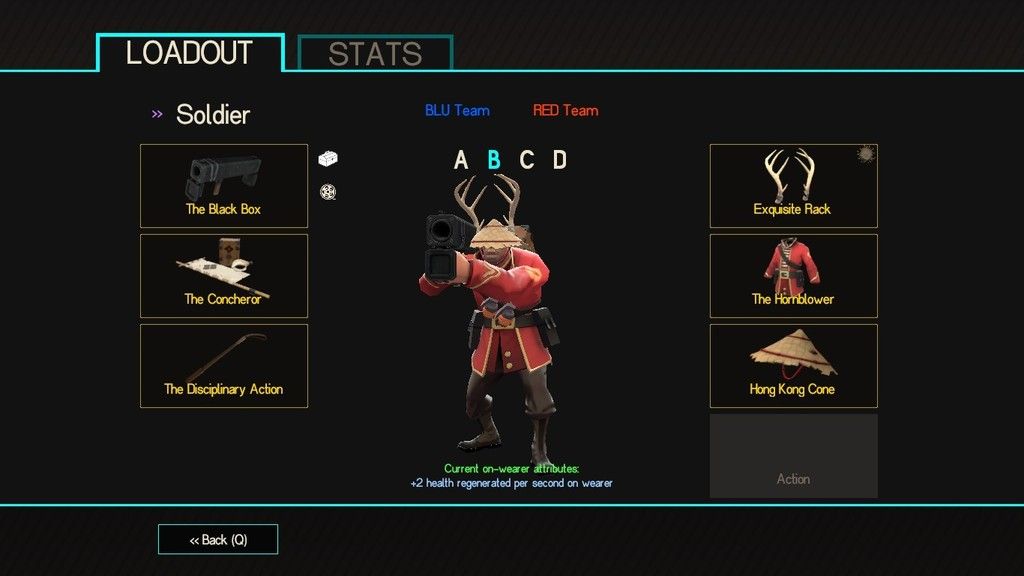1024x576 pixels.
Task: Select The Disciplinary Action melee slot
Action: click(x=224, y=366)
